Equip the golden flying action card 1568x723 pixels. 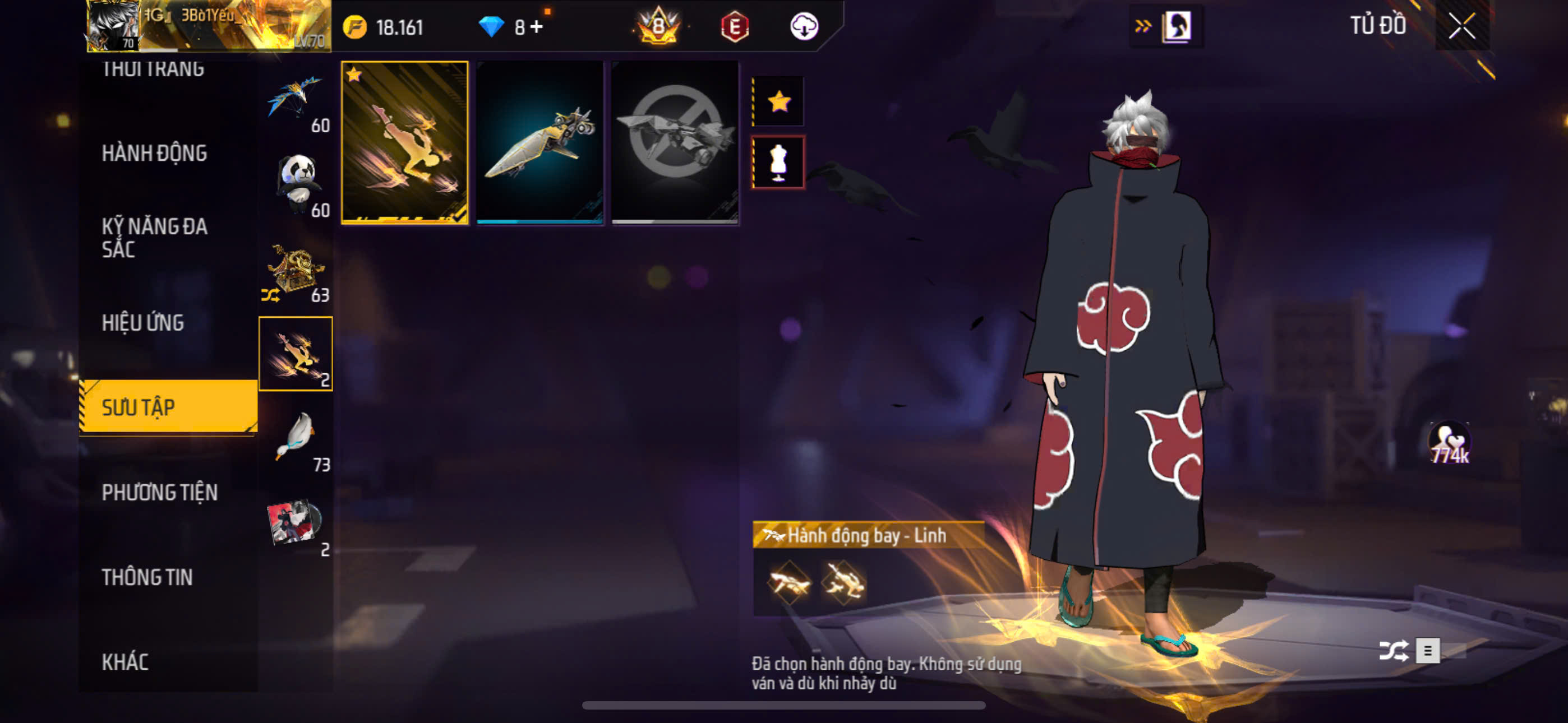[x=405, y=142]
